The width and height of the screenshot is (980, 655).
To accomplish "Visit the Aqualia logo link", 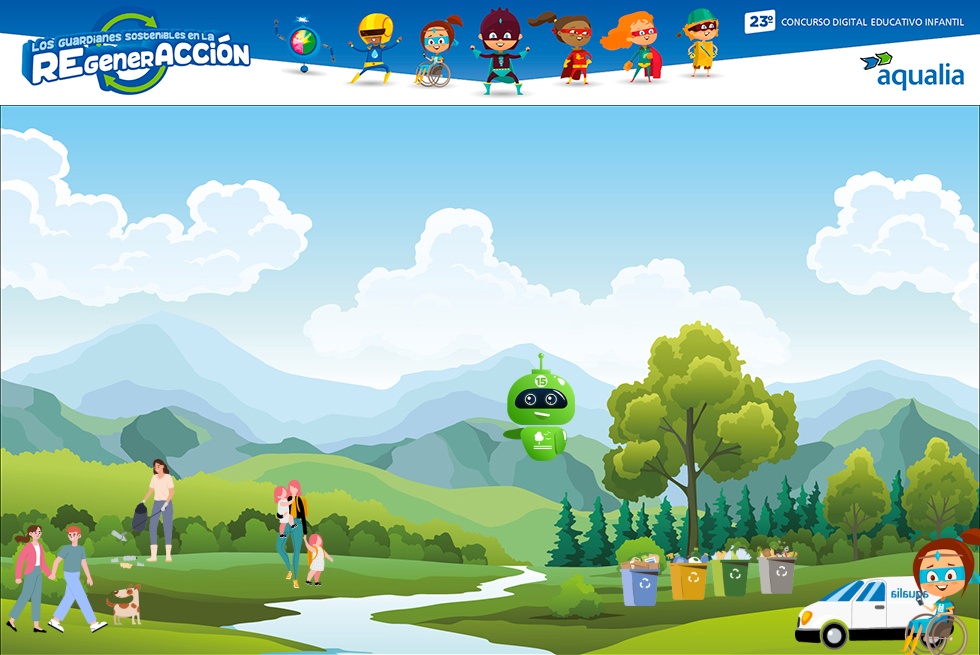I will 911,70.
